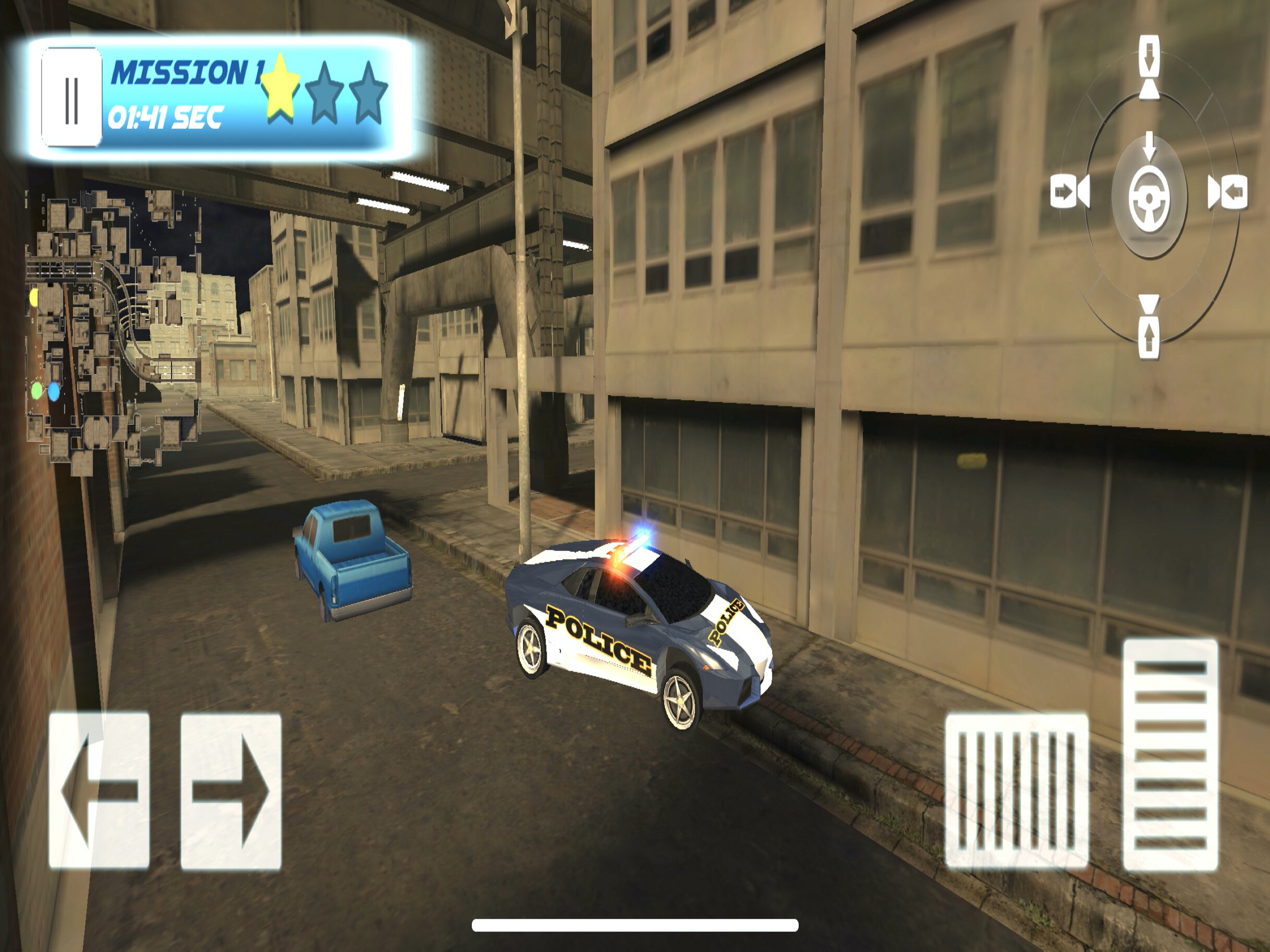Choose the left-side camera view icon
The width and height of the screenshot is (1270, 952).
[1070, 192]
